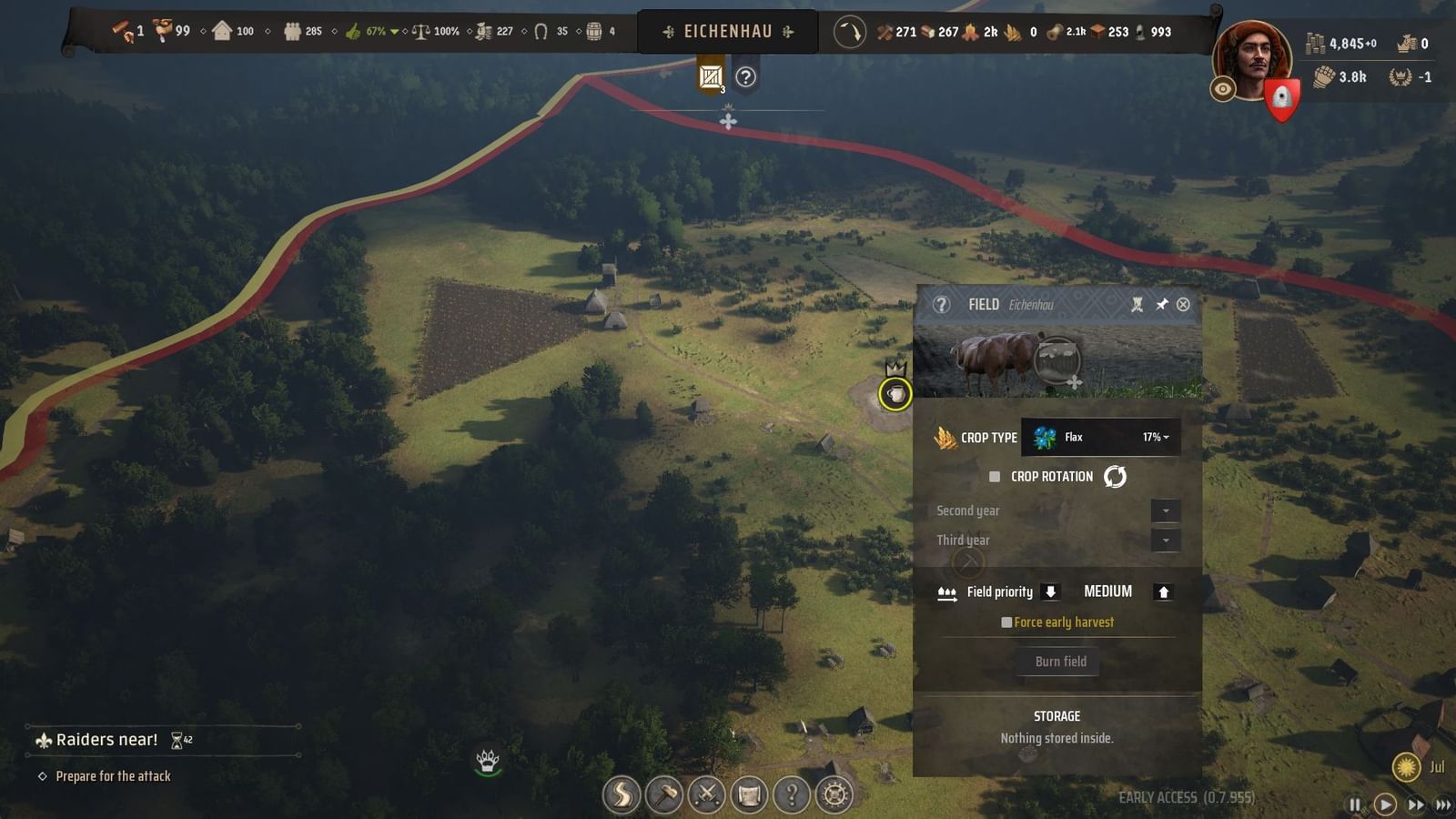This screenshot has width=1456, height=819.
Task: Open the construction menu hammer icon
Action: (x=665, y=794)
